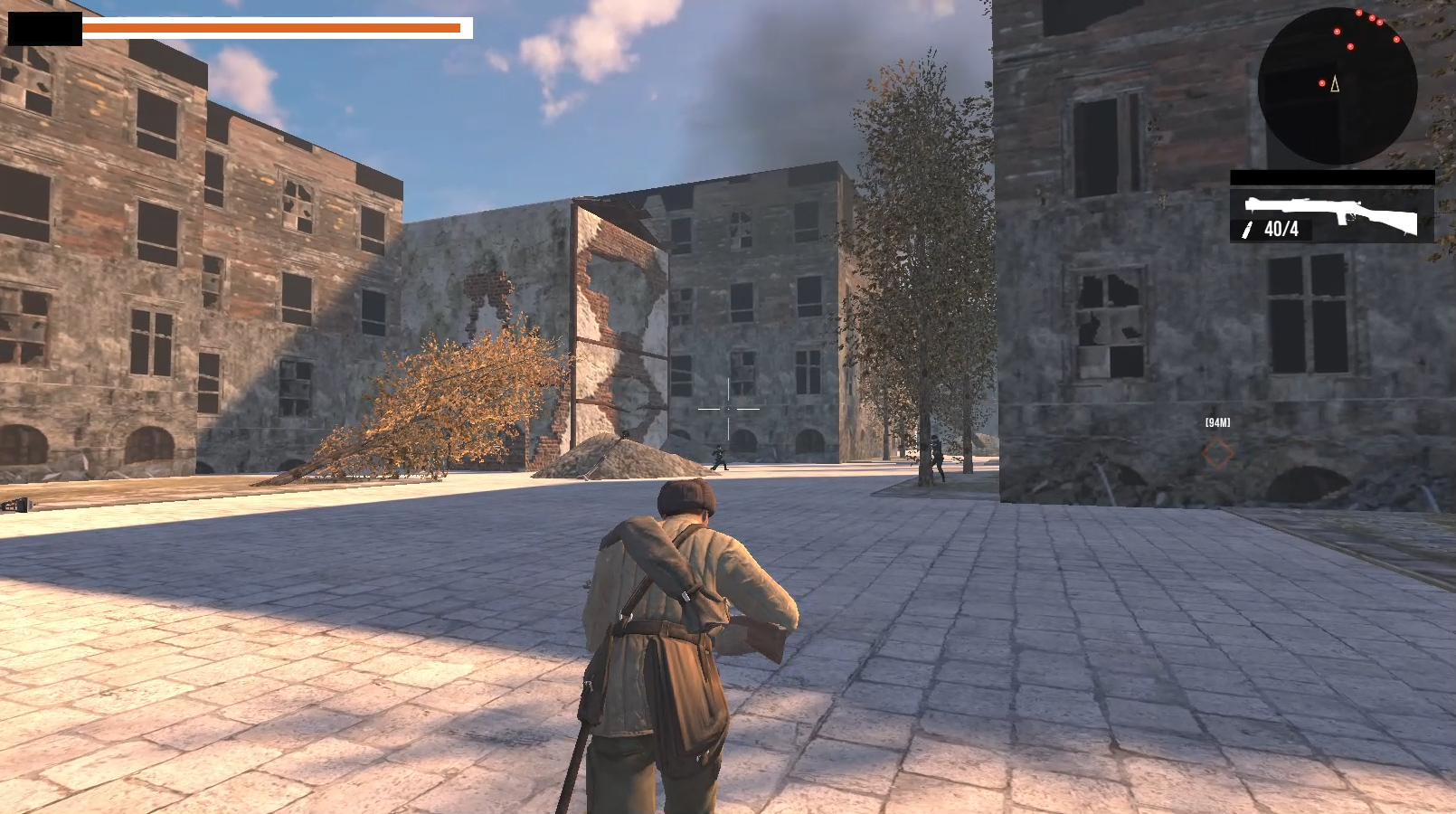
Task: Click the [94M] distance label
Action: click(x=1218, y=420)
